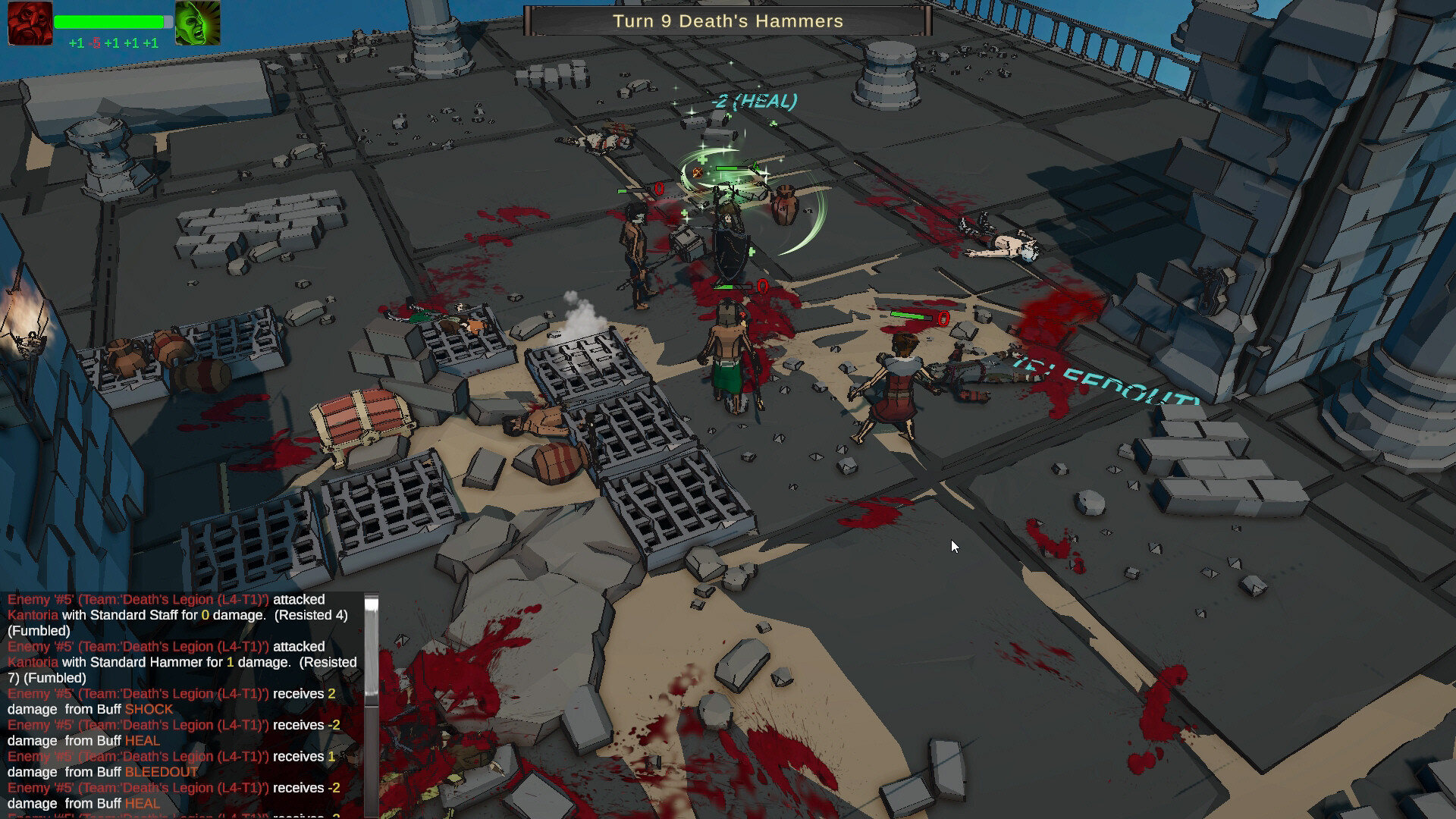Click the red dwarf portrait icon

click(x=30, y=24)
